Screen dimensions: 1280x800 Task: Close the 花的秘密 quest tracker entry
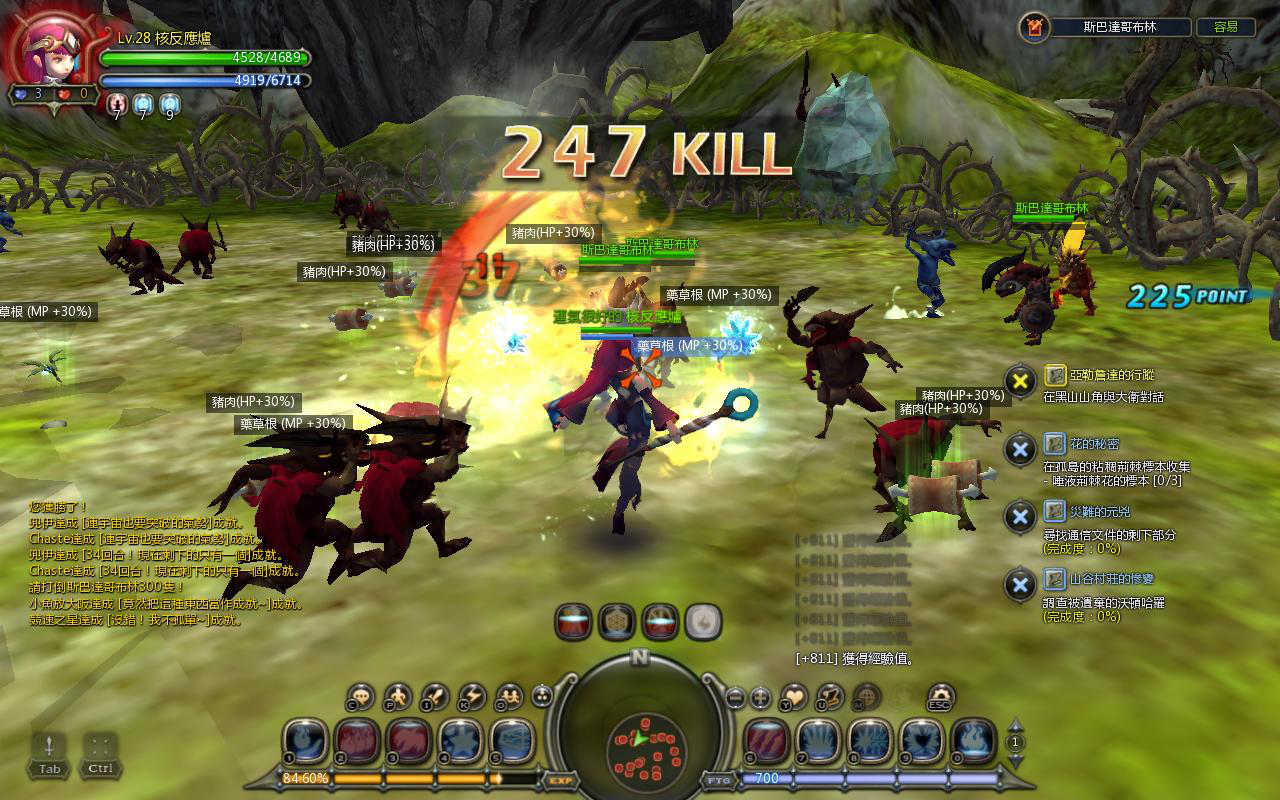[1020, 449]
